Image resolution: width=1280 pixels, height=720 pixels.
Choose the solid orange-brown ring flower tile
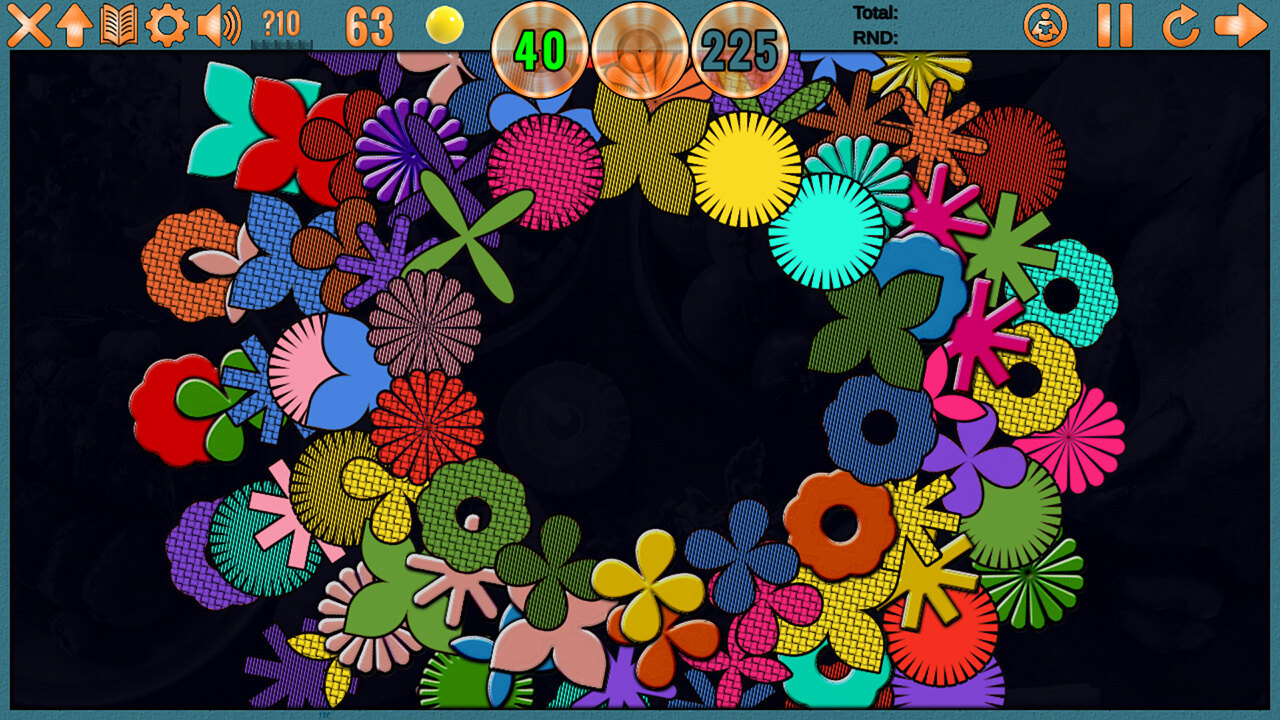click(x=838, y=524)
